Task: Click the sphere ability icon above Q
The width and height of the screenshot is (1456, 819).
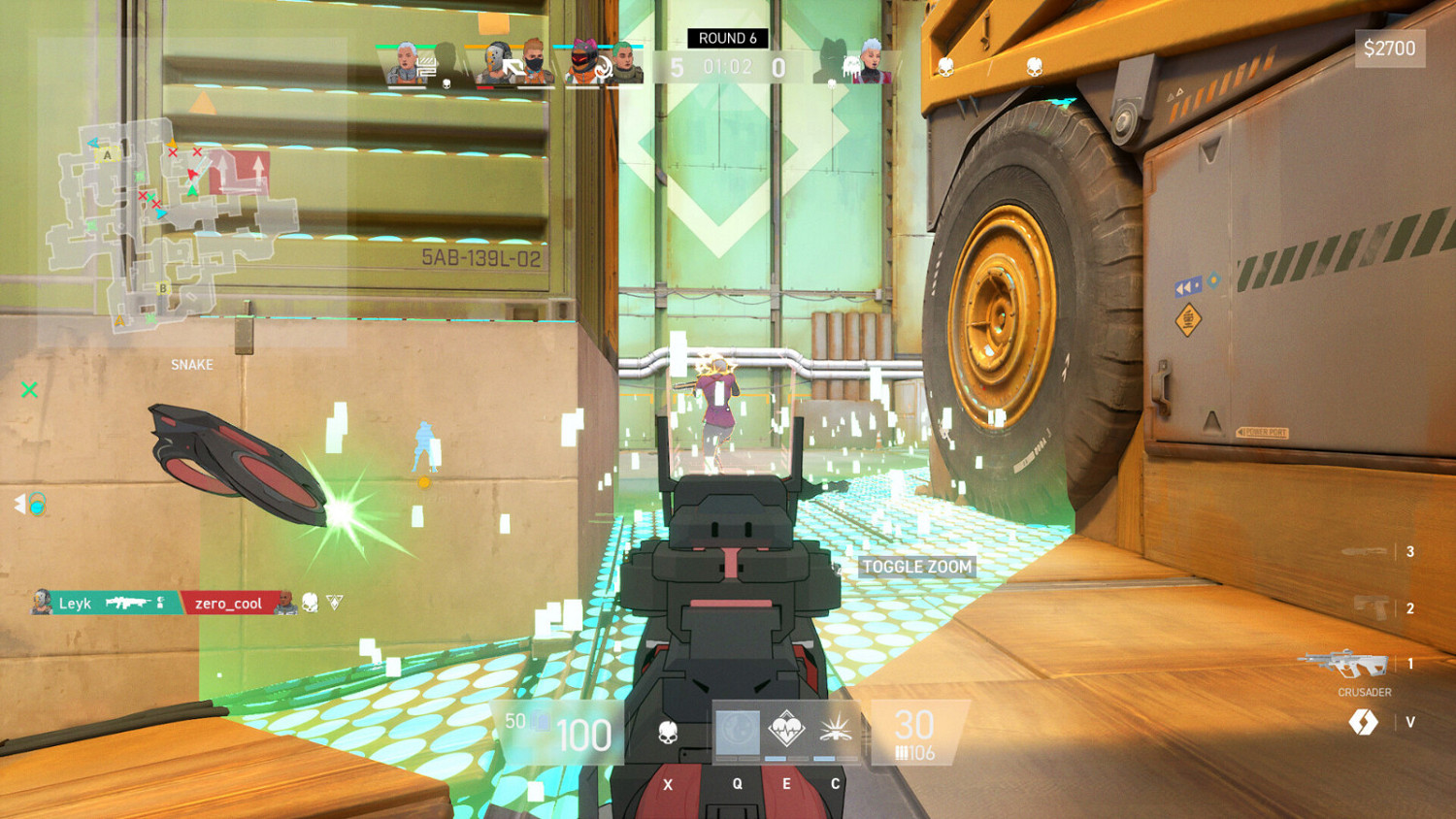Action: coord(736,731)
